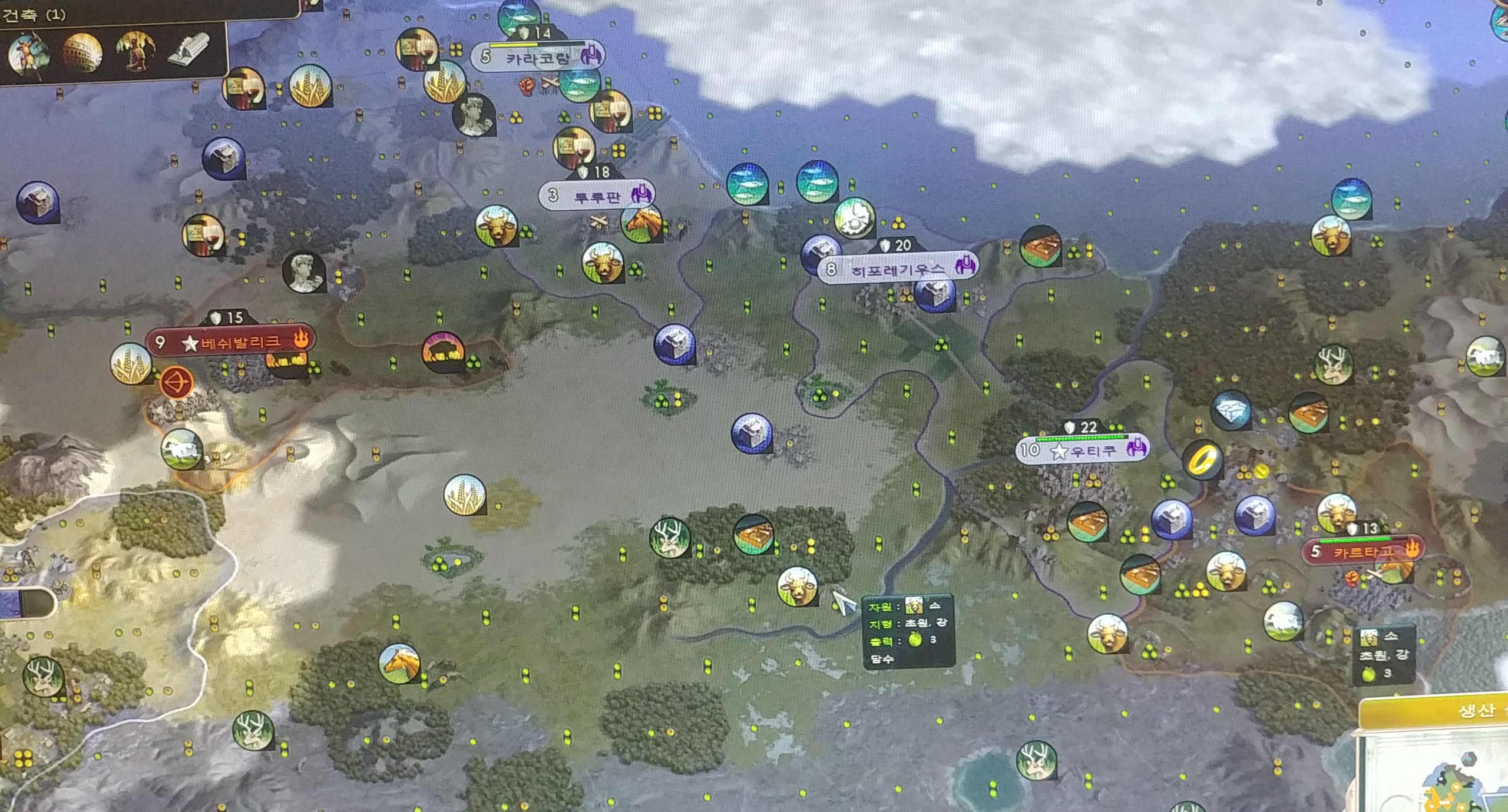
Task: Select the orange archer unit flag
Action: tap(176, 384)
